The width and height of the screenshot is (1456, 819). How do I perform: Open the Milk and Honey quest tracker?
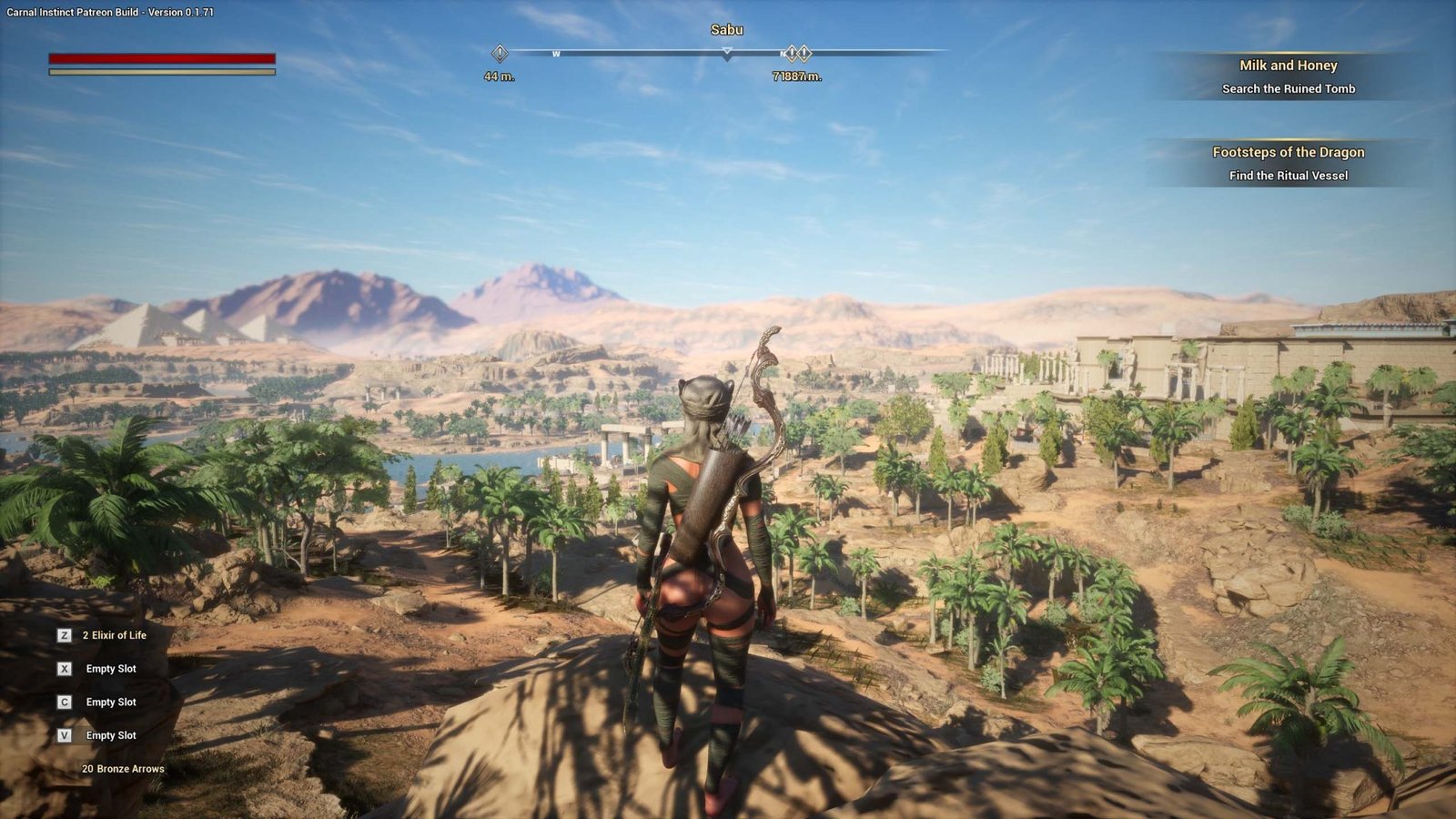coord(1288,76)
